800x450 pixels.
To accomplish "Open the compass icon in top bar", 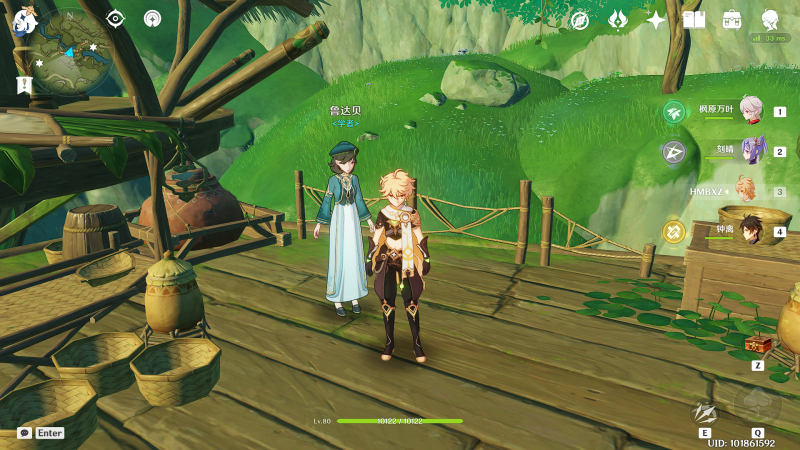I will 580,20.
